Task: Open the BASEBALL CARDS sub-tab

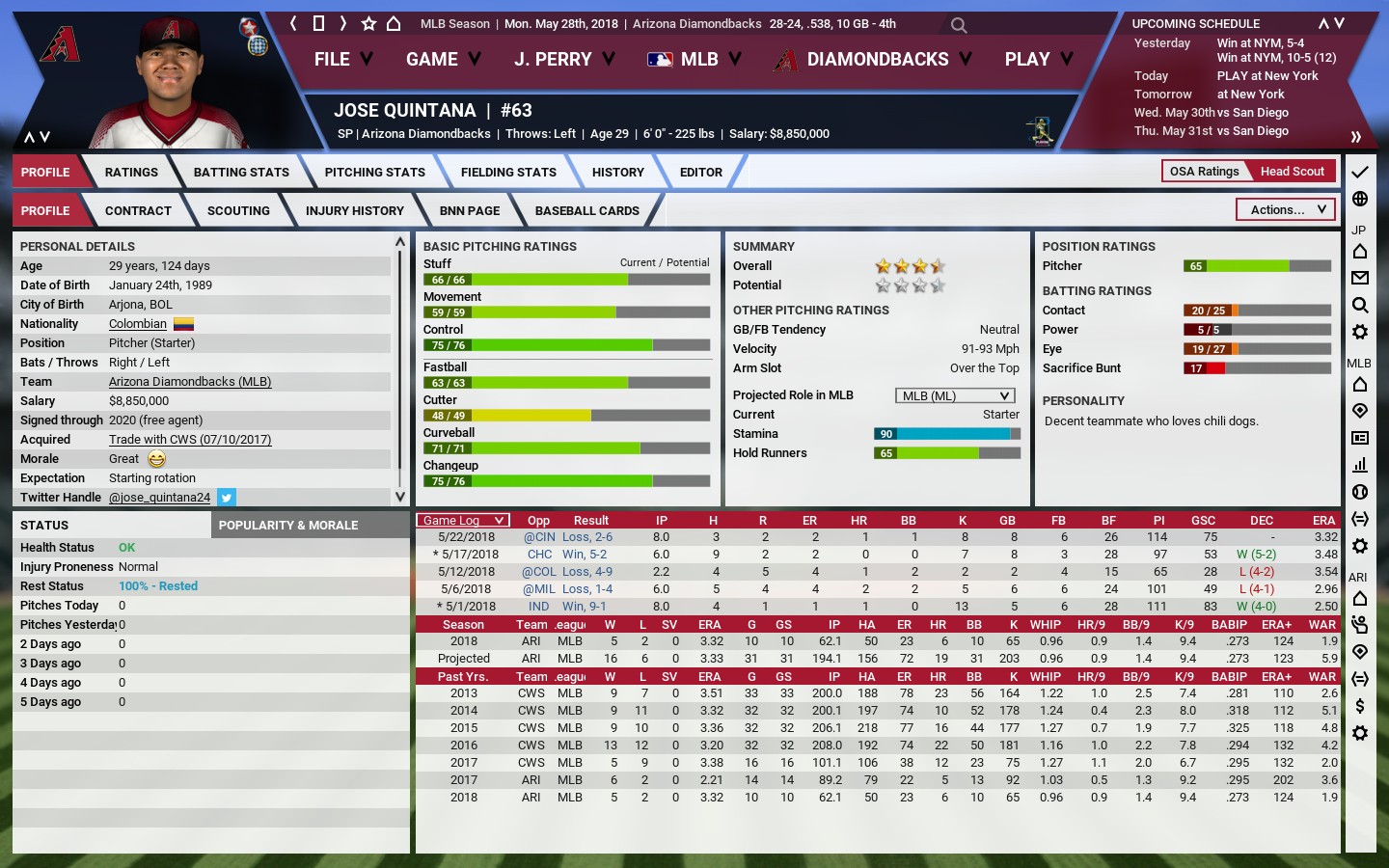Action: [x=586, y=211]
